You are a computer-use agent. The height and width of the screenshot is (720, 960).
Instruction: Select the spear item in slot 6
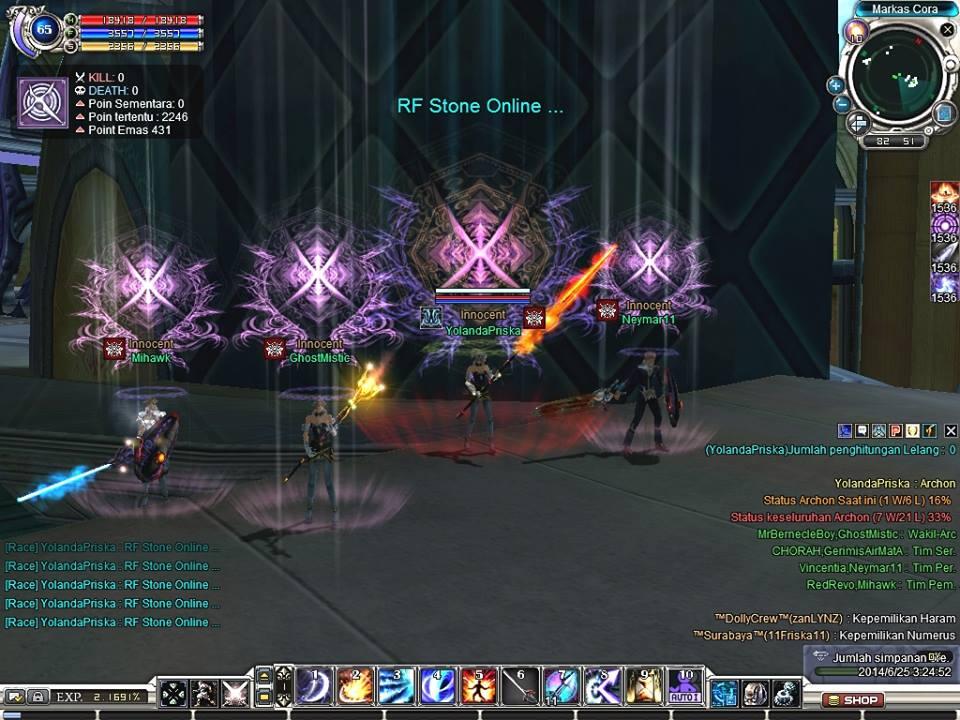pos(520,688)
